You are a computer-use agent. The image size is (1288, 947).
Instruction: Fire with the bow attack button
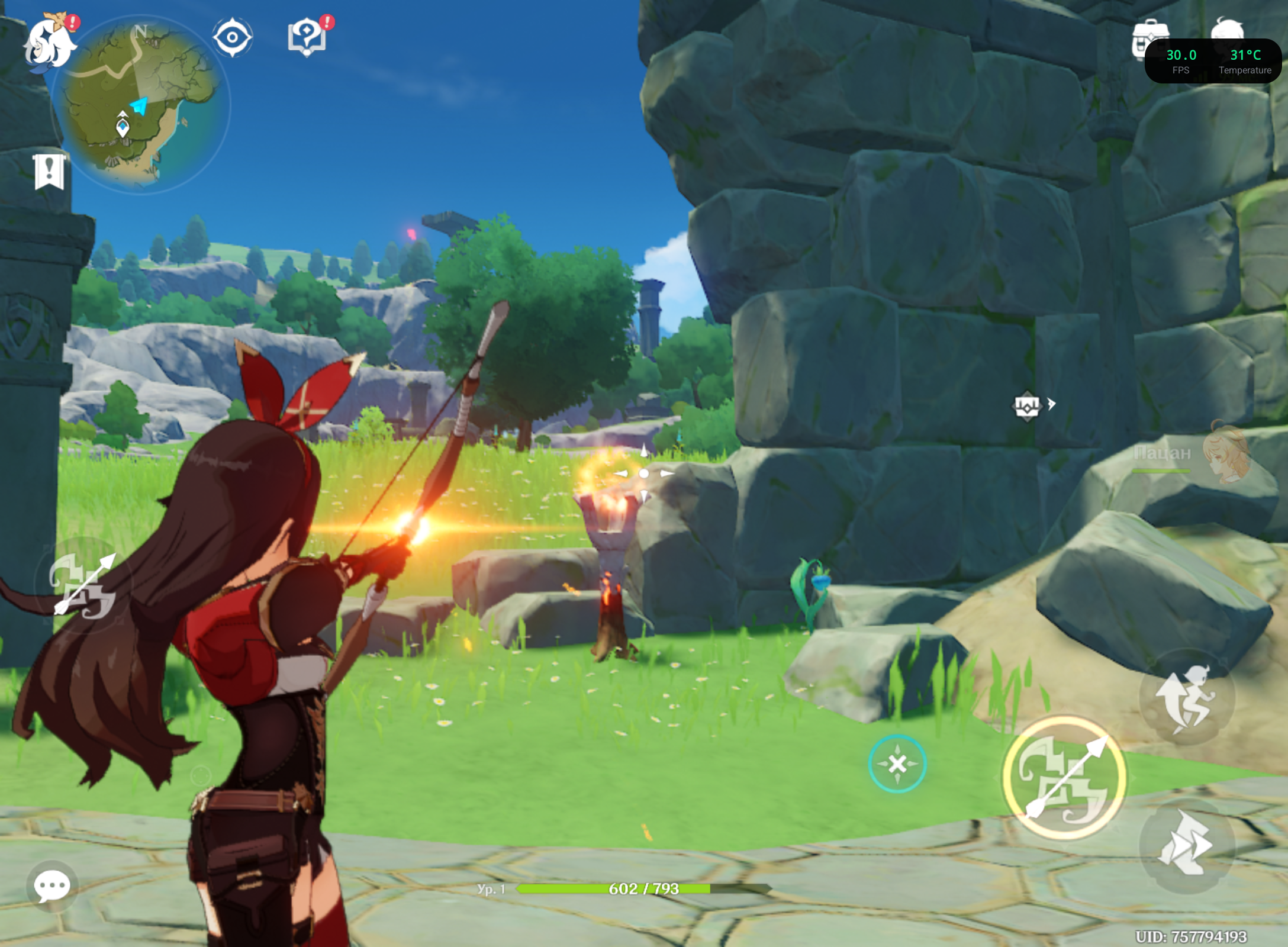[x=1064, y=777]
